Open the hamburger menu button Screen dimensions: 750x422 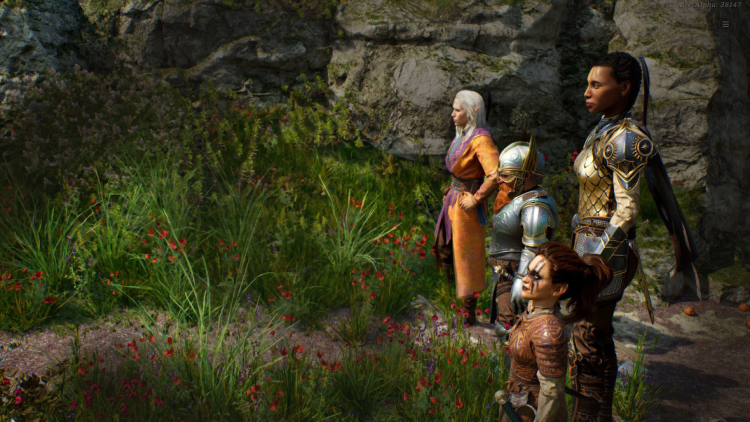coord(725,23)
